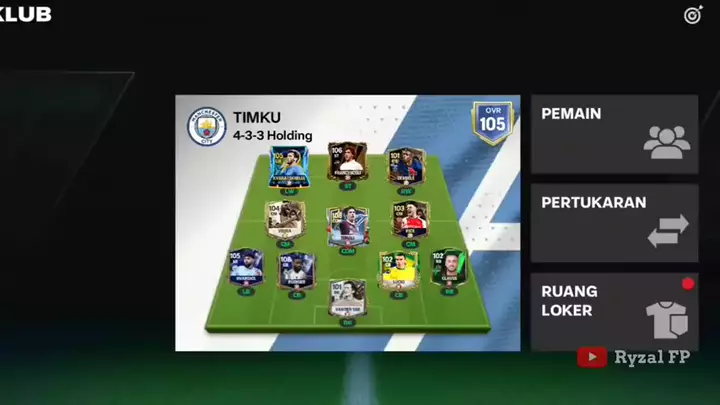
Task: Choose the ST striker card rated 106
Action: point(348,164)
